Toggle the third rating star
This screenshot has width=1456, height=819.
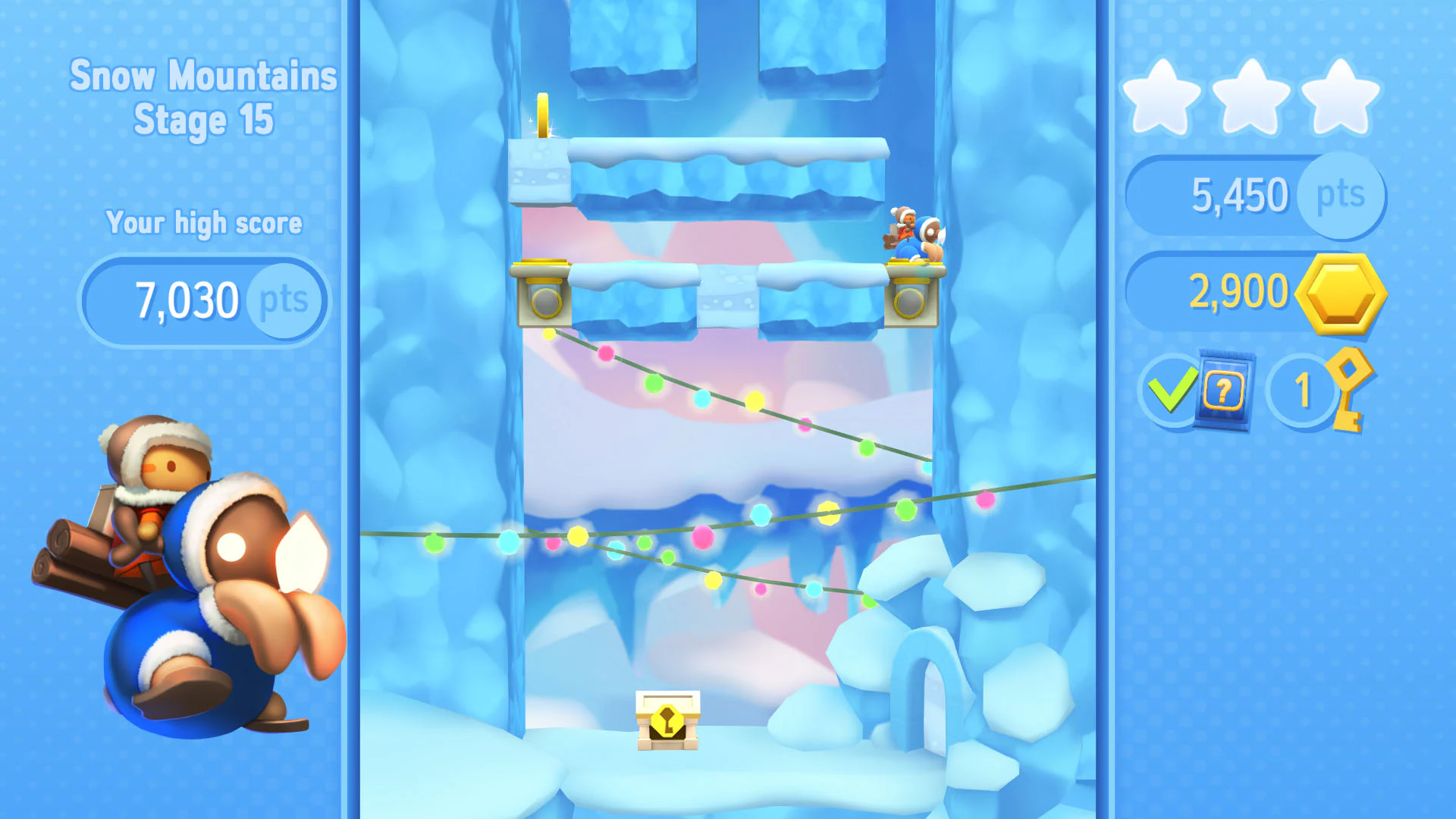[1339, 95]
